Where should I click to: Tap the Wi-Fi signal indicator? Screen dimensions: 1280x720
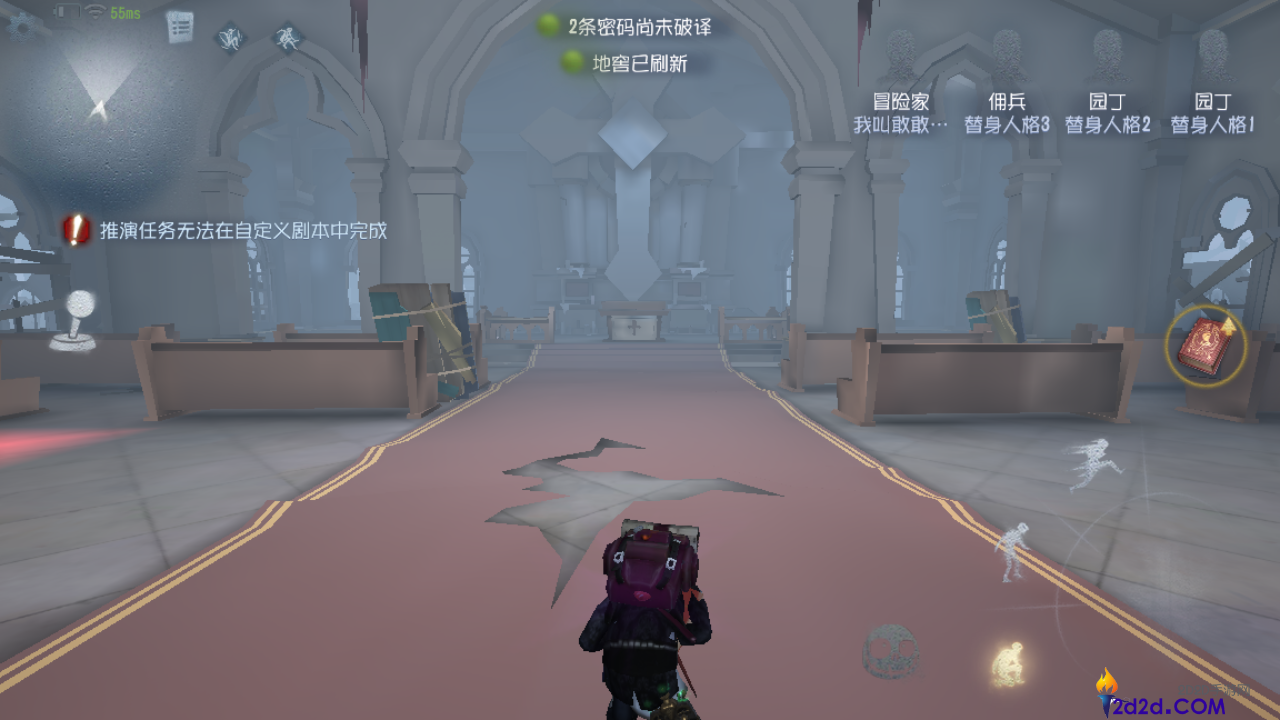click(x=94, y=11)
